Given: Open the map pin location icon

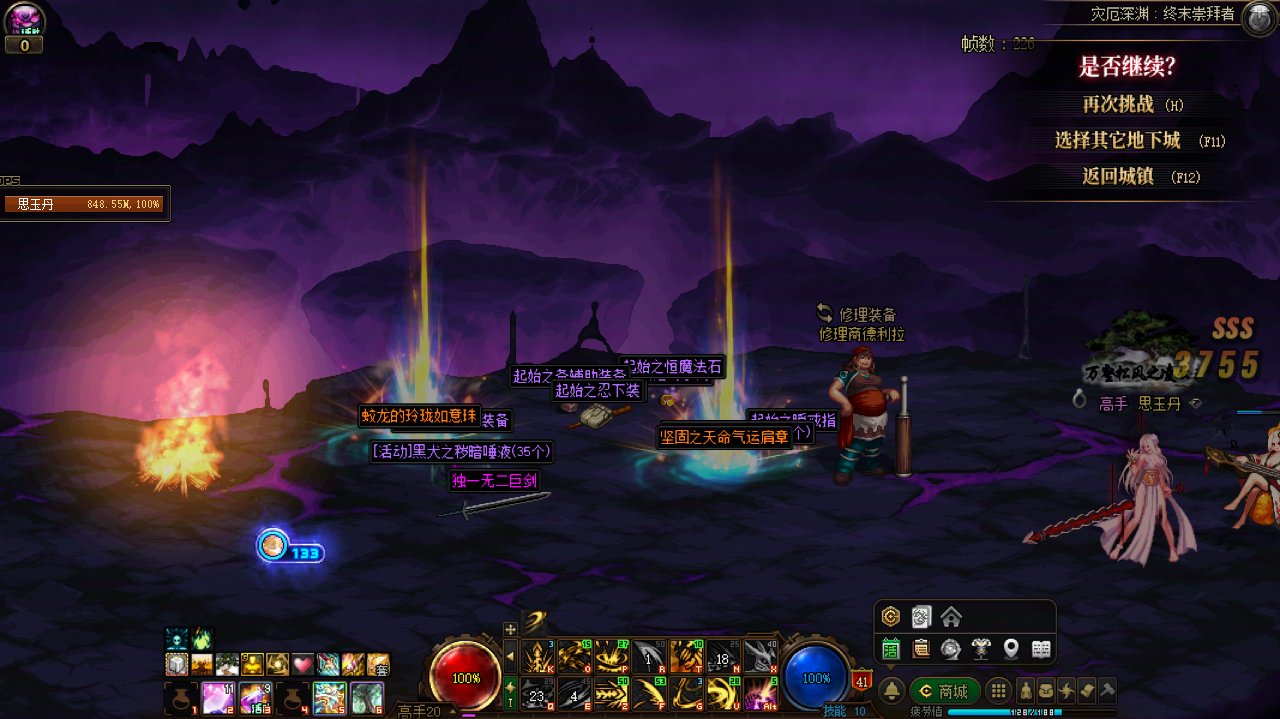Looking at the screenshot, I should pyautogui.click(x=1011, y=649).
